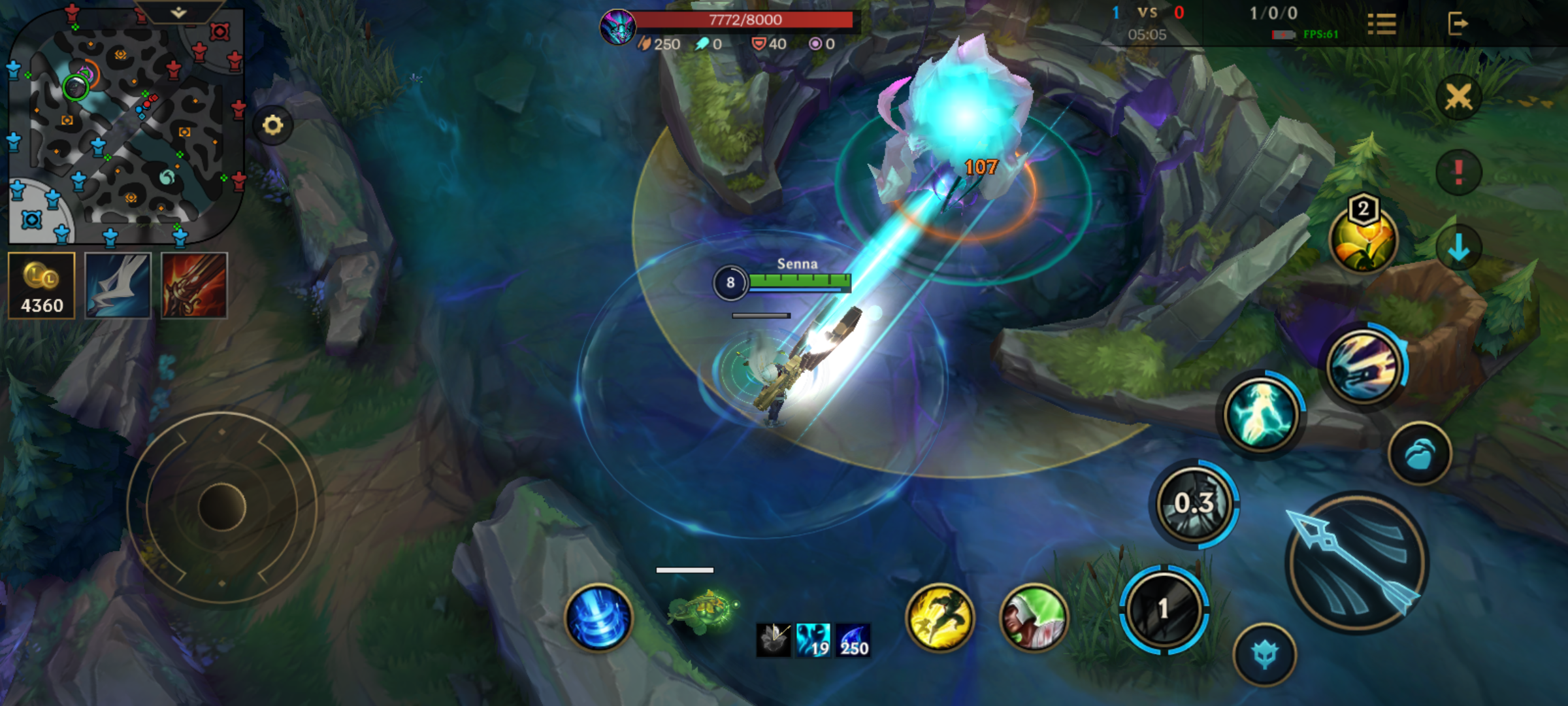The image size is (1568, 706).
Task: Fire the basic attack arrow button
Action: [x=1358, y=563]
